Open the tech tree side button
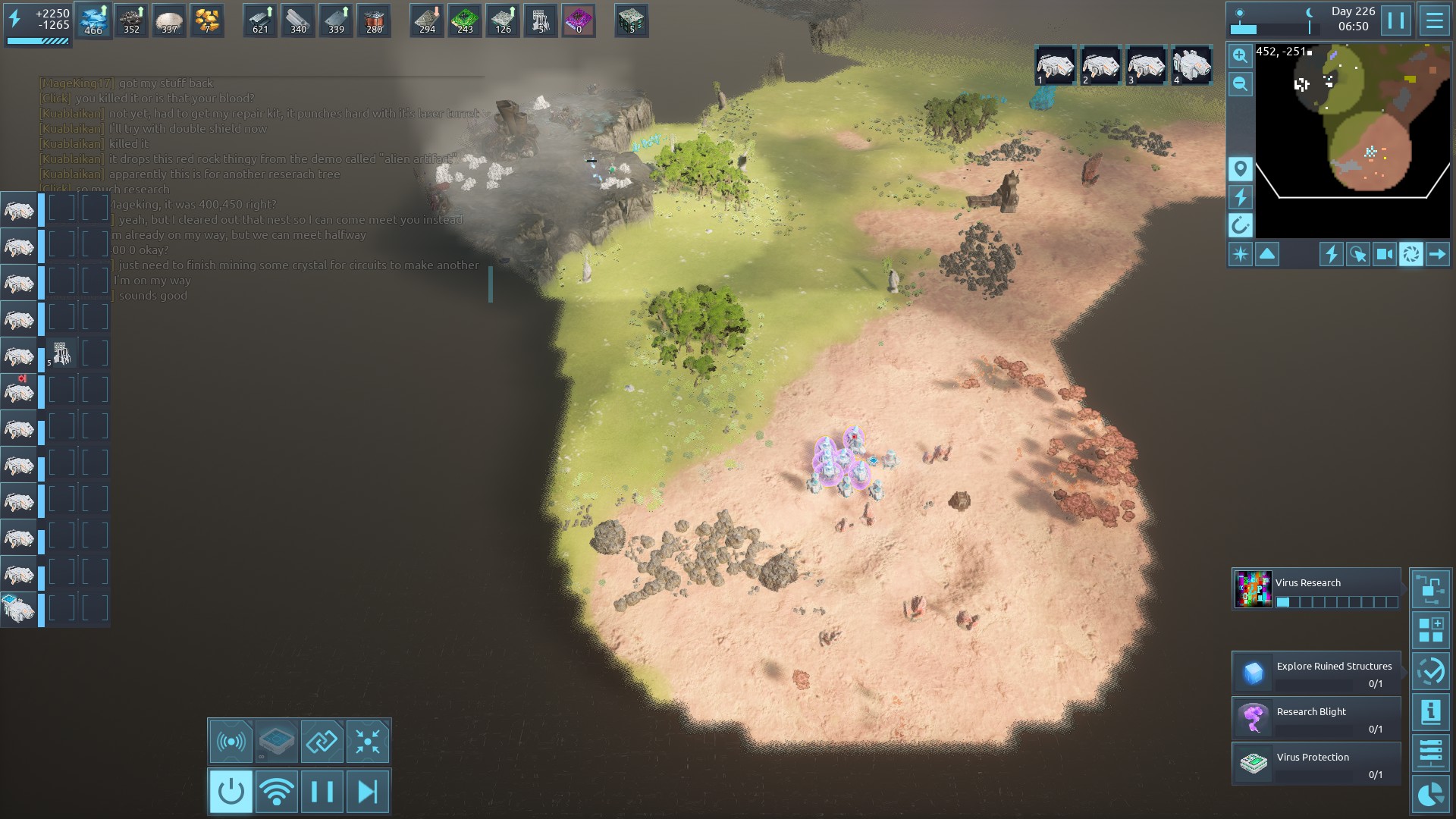 [x=1430, y=589]
